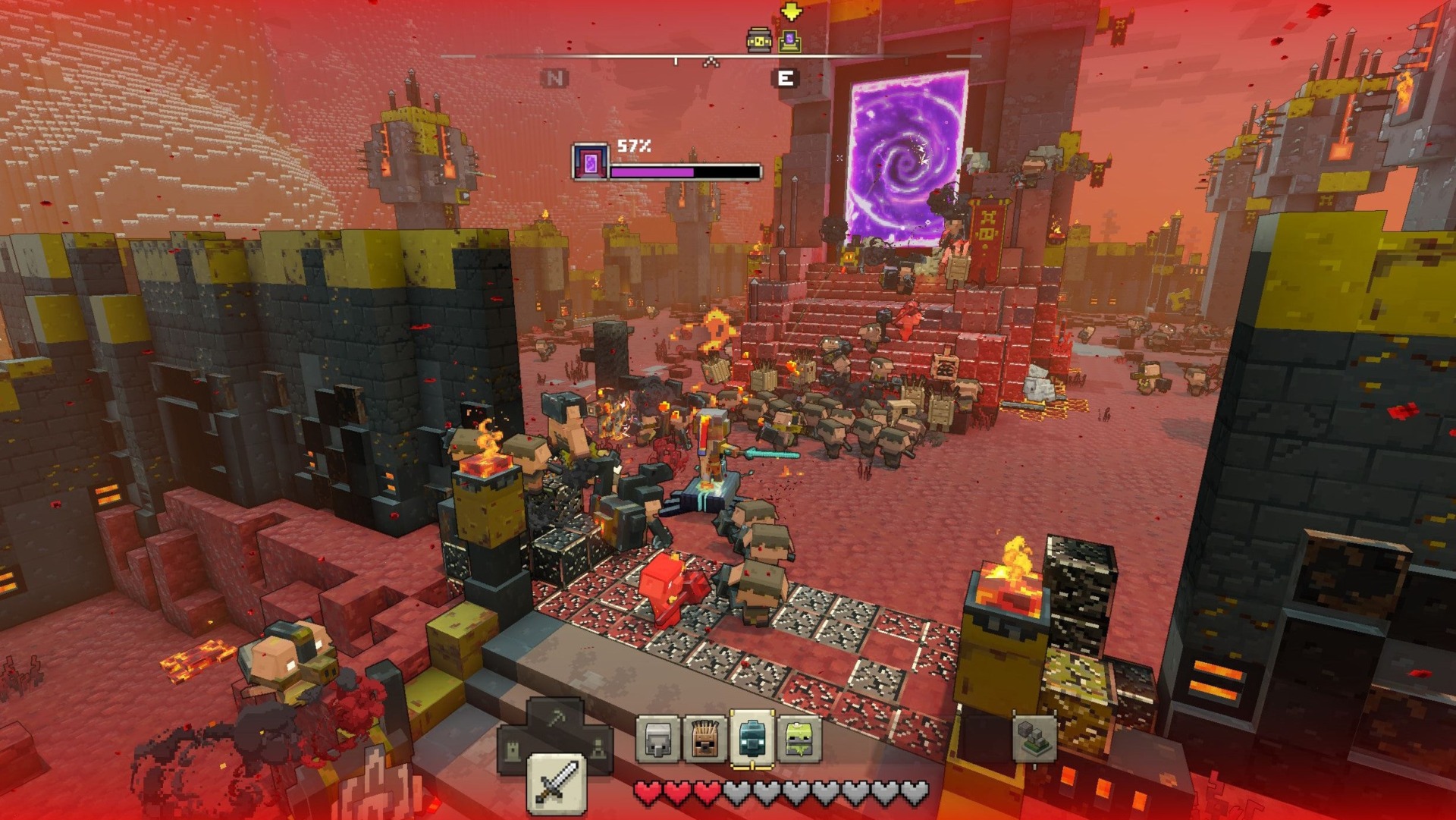Expand the right flank of the action wheel
The width and height of the screenshot is (1456, 820).
599,748
